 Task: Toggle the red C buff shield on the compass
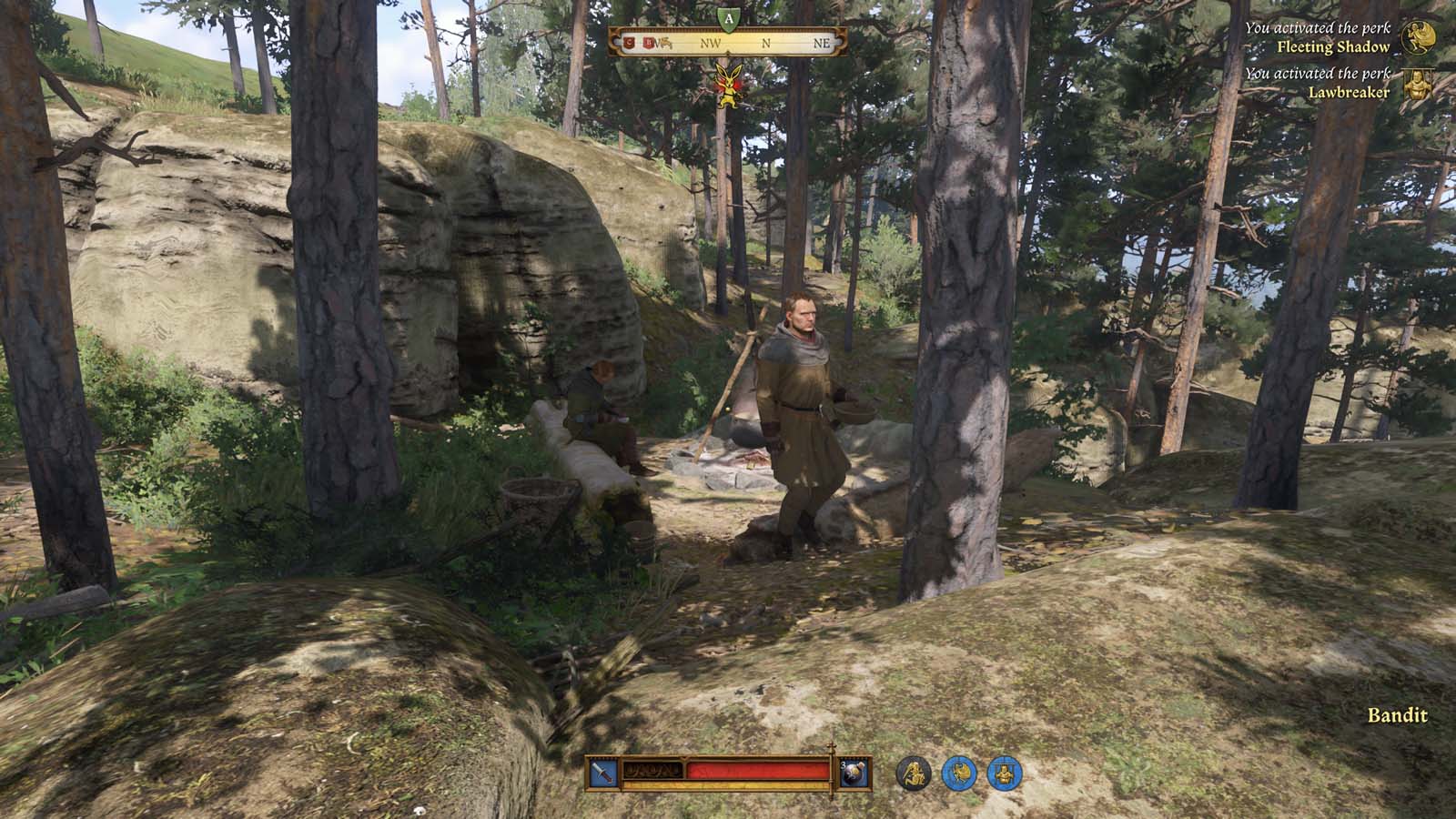[629, 42]
